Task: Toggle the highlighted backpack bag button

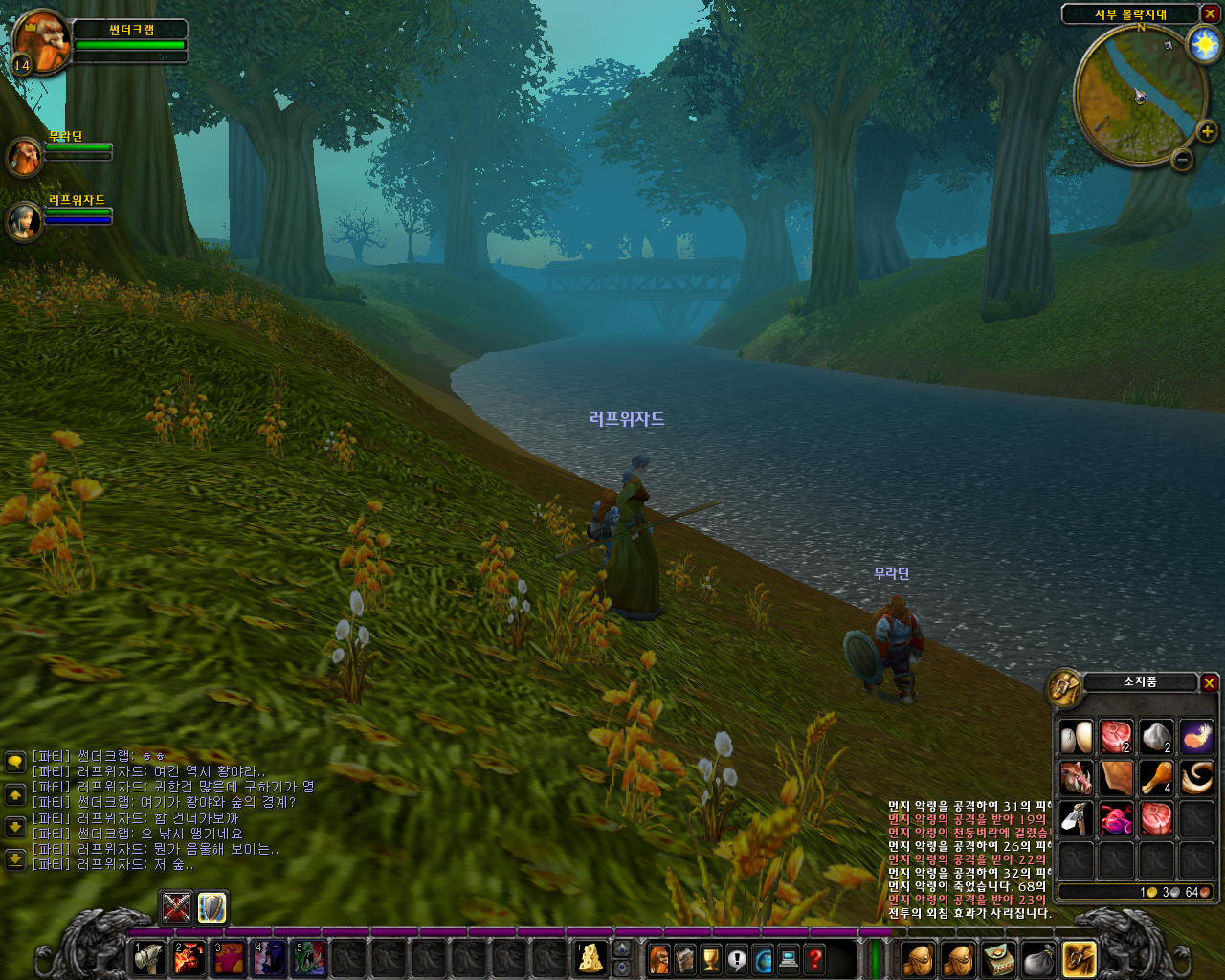Action: click(x=1079, y=958)
